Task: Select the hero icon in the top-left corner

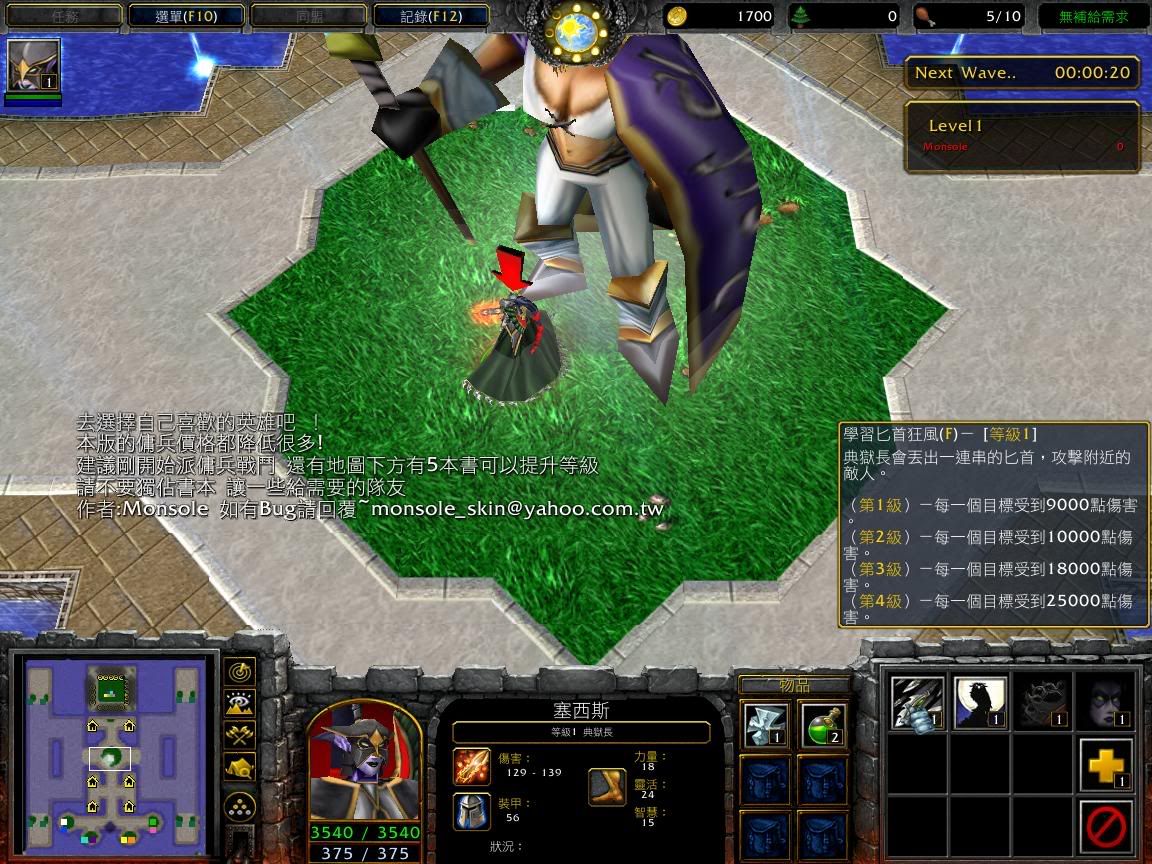Action: tap(34, 66)
